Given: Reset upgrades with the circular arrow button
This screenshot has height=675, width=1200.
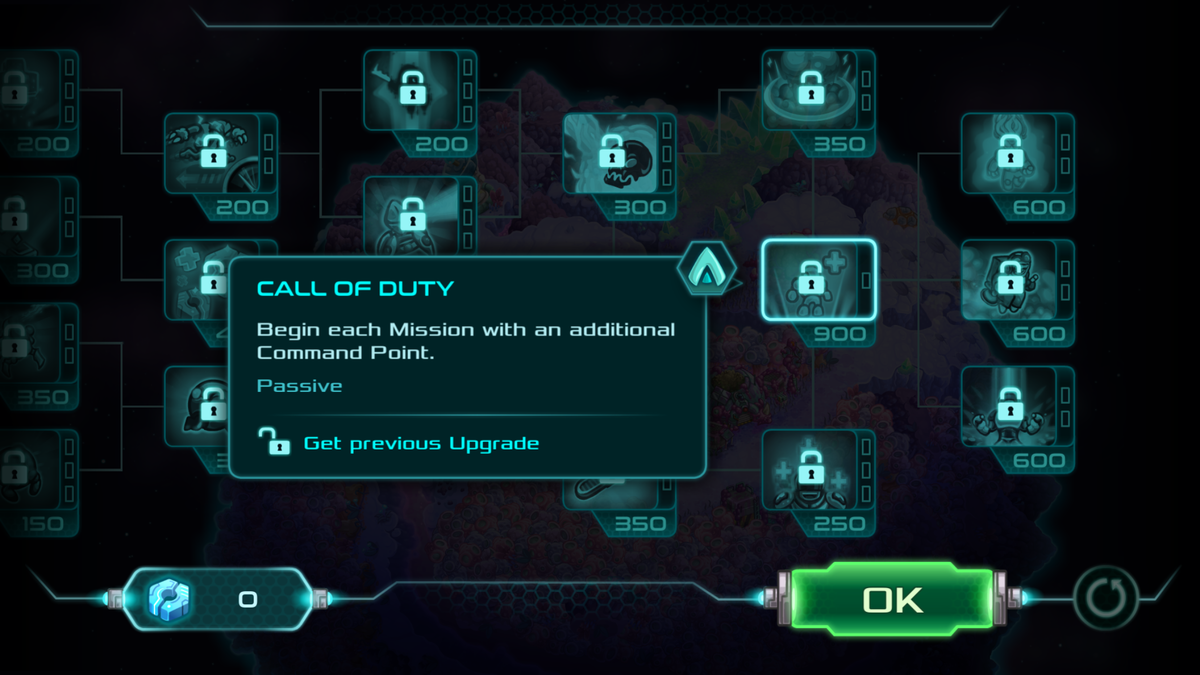Looking at the screenshot, I should (1105, 599).
